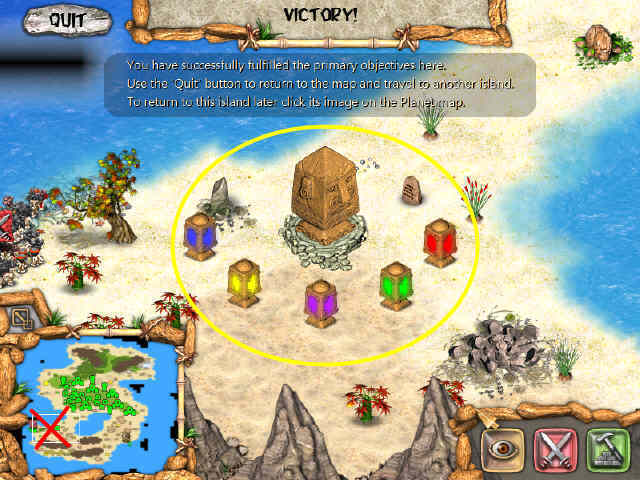
Task: Toggle the minimap resize button
Action: (21, 319)
